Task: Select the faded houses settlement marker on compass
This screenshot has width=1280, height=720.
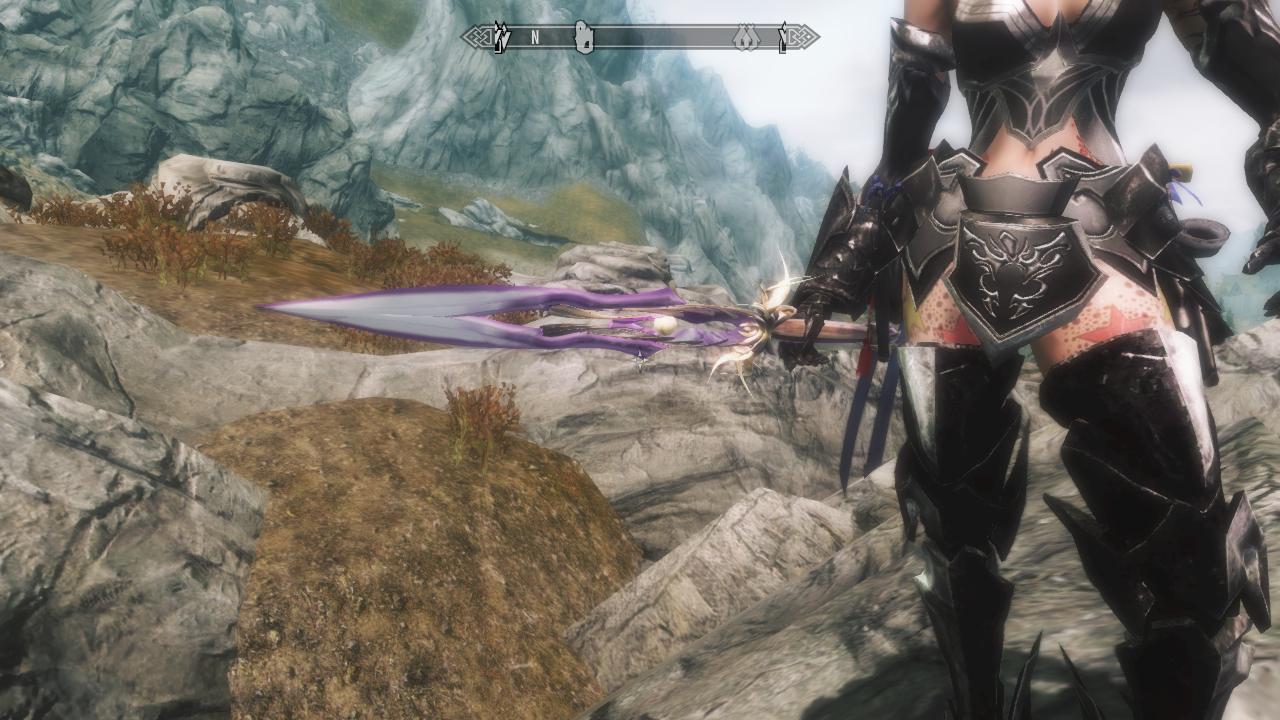Action: (745, 38)
